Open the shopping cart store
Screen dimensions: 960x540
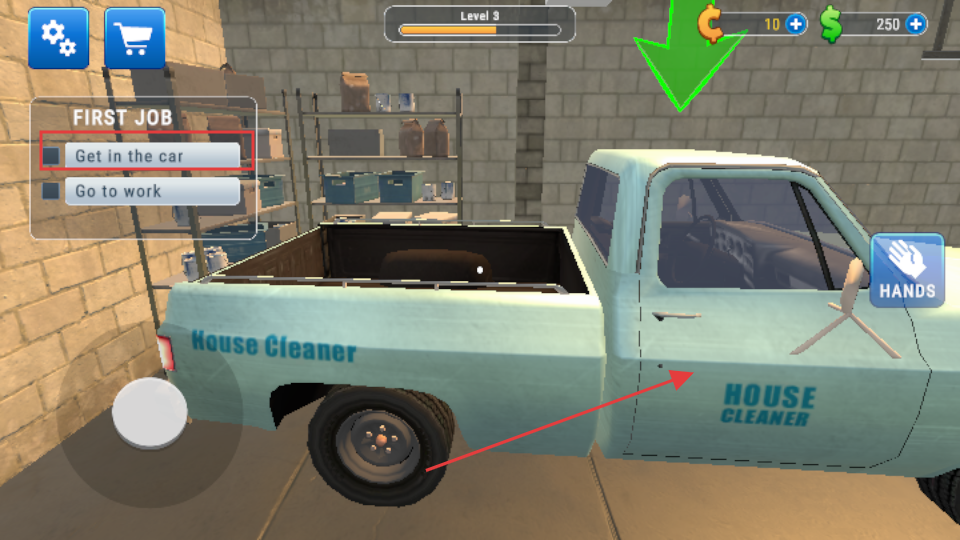point(134,38)
